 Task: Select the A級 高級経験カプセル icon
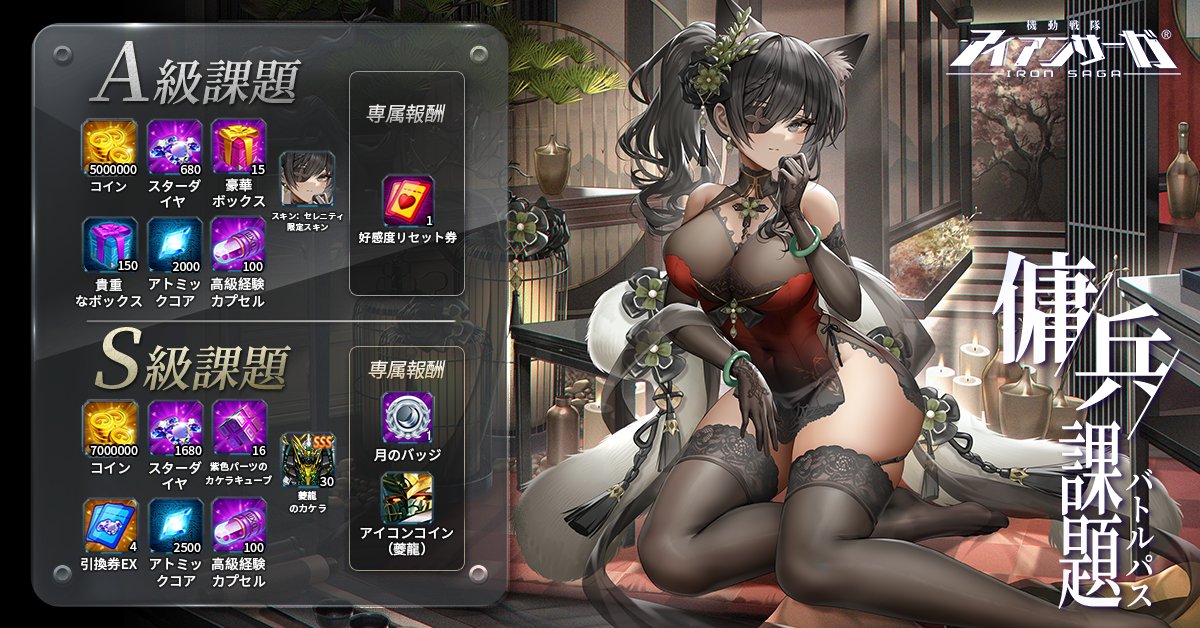239,246
